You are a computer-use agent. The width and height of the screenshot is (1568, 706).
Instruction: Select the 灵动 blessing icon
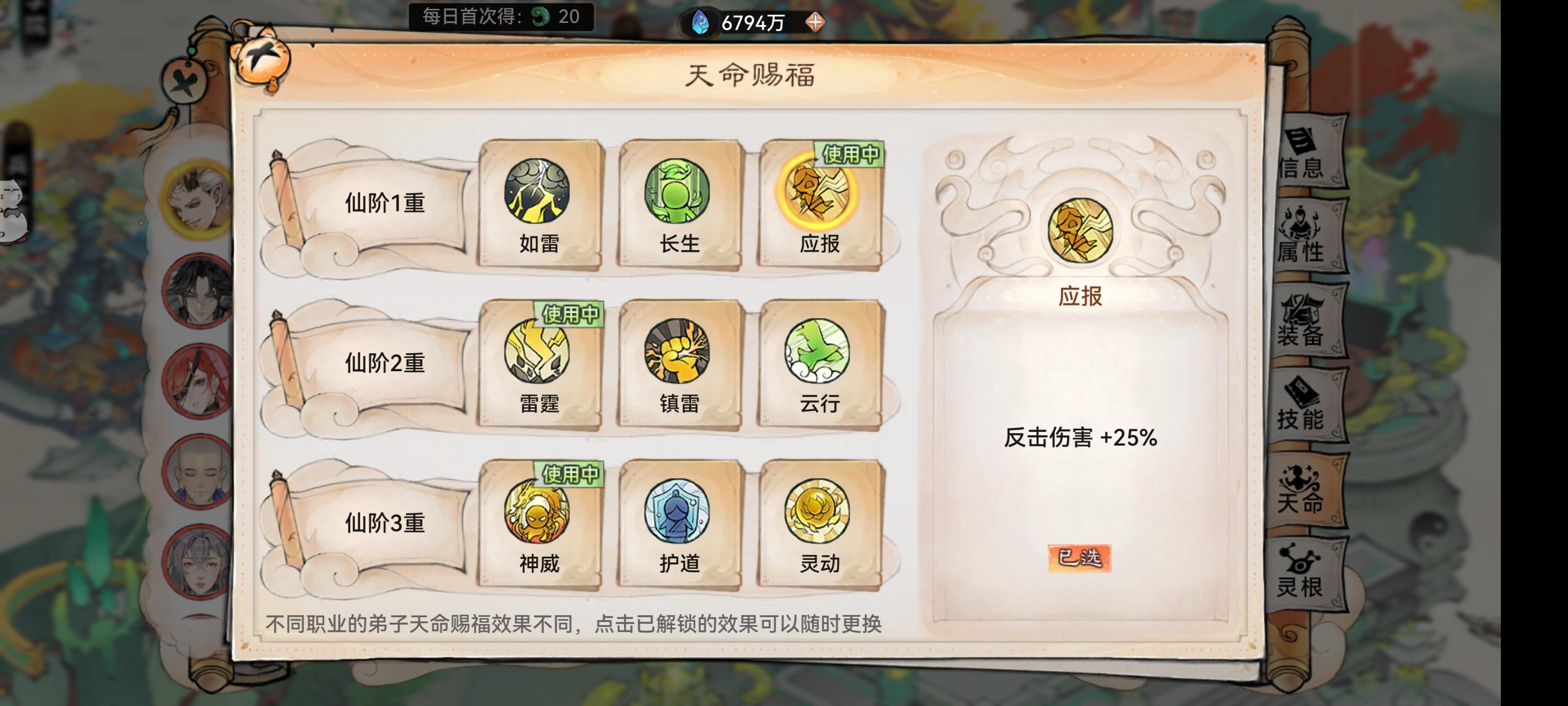pyautogui.click(x=816, y=515)
